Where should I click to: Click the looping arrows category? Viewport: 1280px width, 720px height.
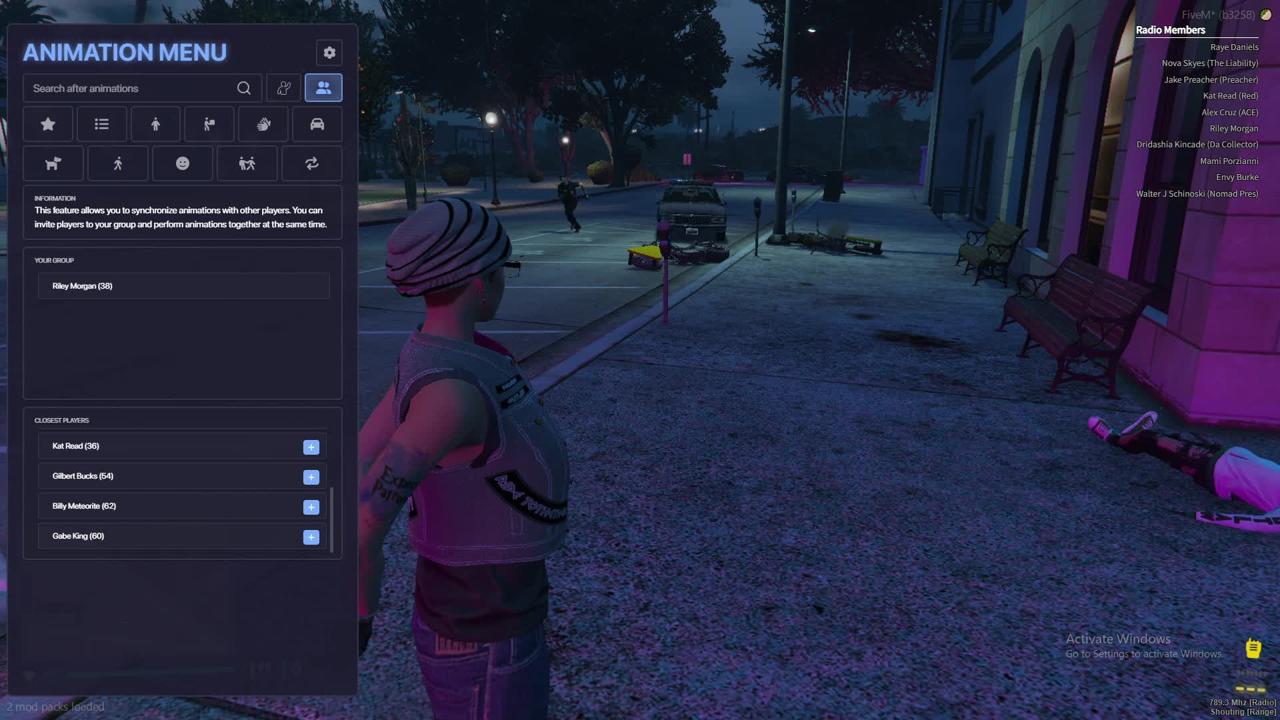tap(312, 164)
